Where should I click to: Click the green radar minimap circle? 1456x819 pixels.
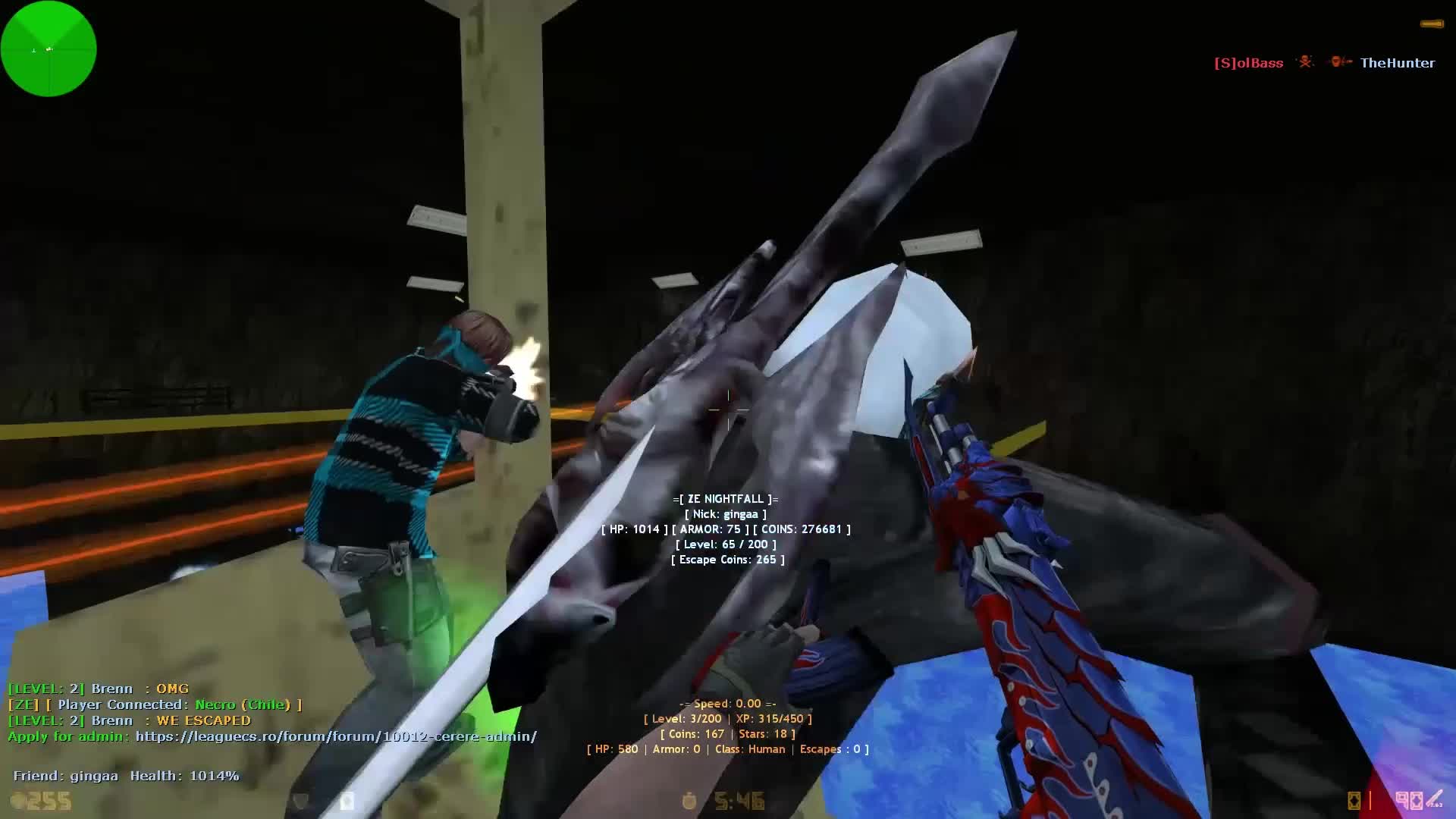(48, 49)
